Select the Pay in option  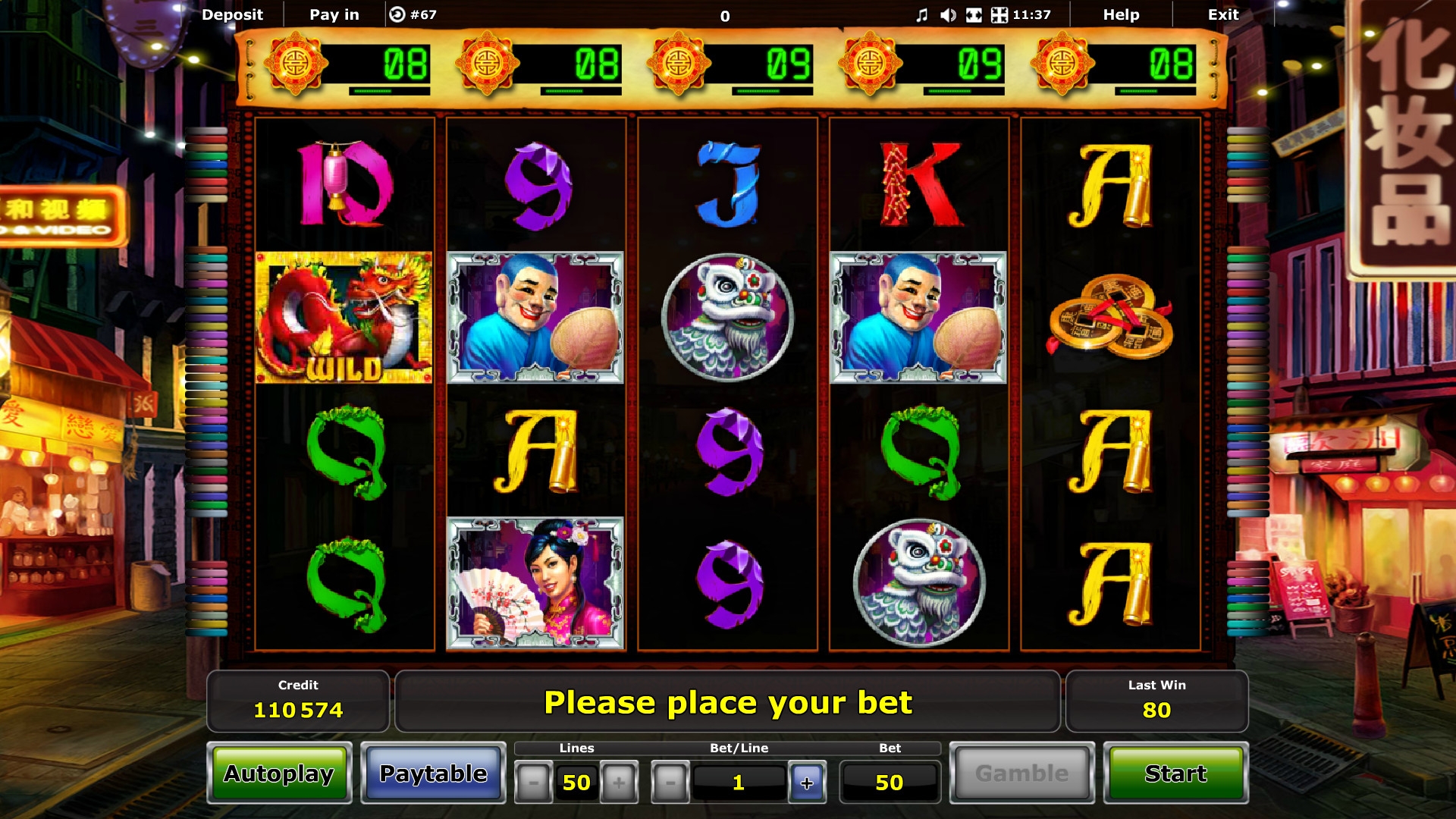click(x=334, y=14)
